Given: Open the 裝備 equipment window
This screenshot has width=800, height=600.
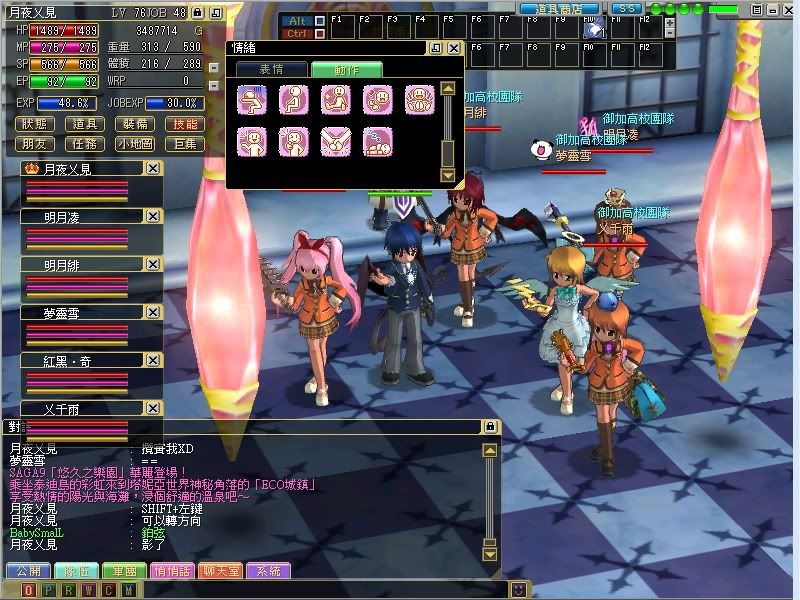Looking at the screenshot, I should tap(135, 124).
